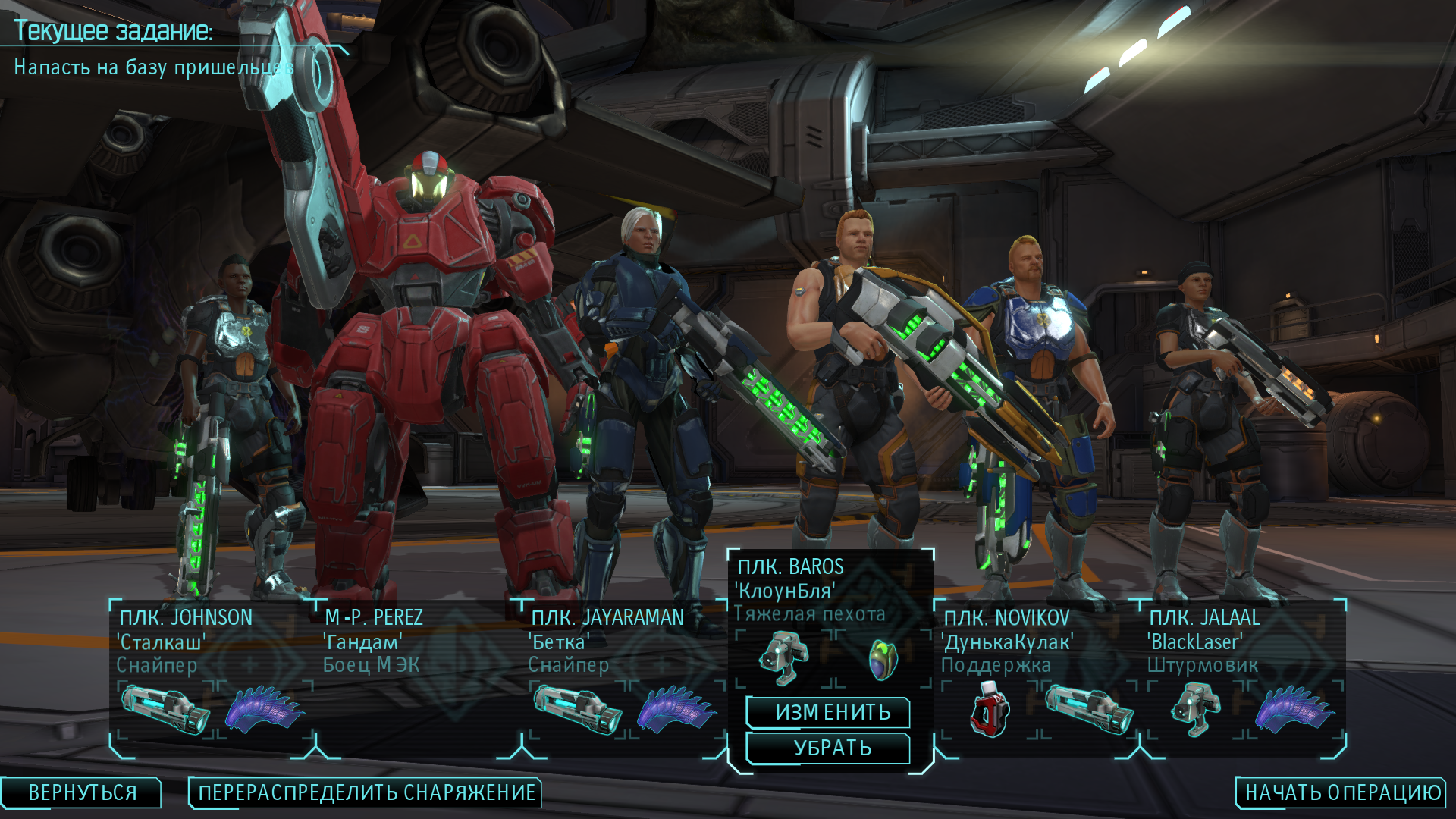The height and width of the screenshot is (819, 1456).
Task: Select Jalaal's grey scope item icon
Action: tap(1196, 710)
